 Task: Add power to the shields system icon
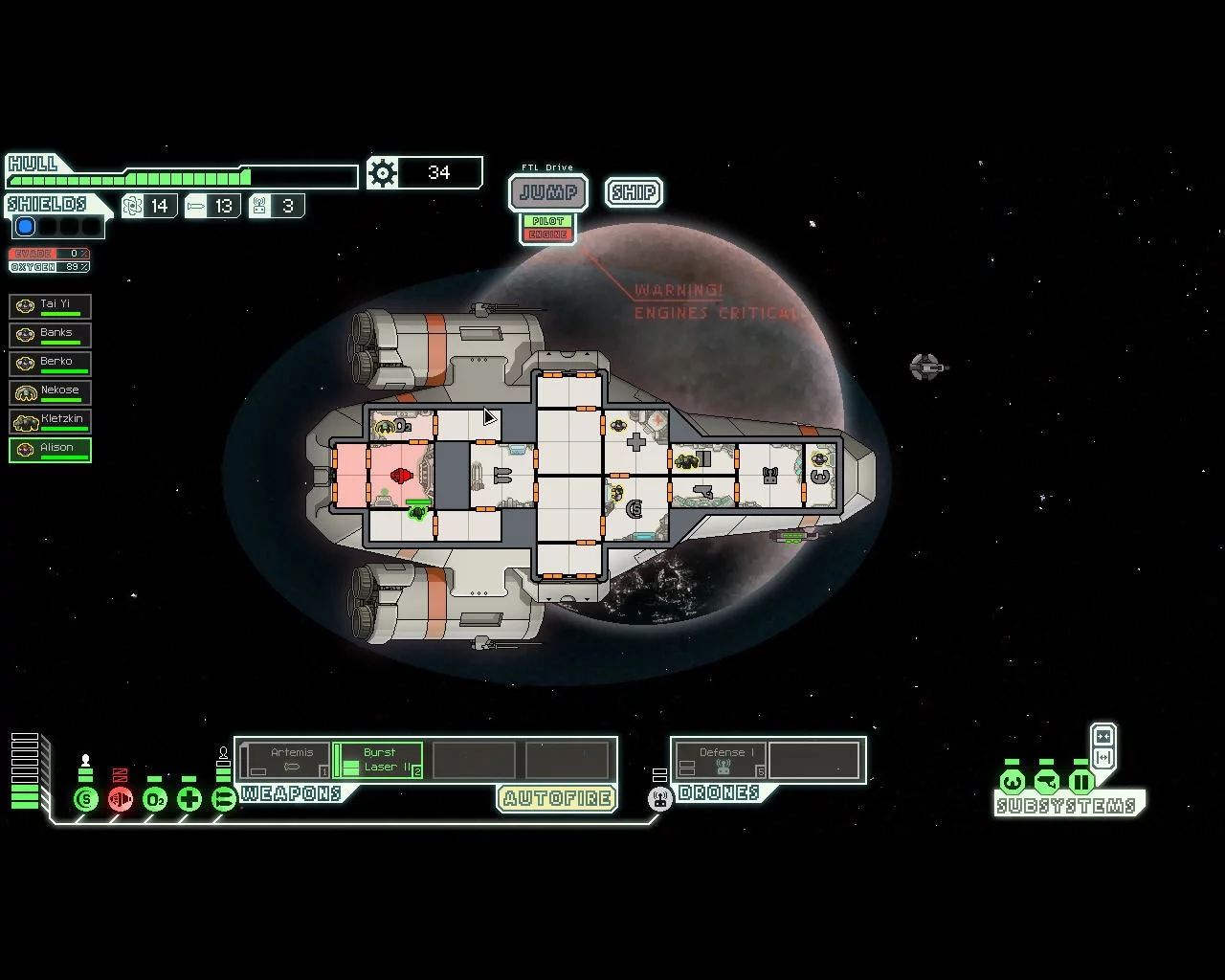click(86, 799)
